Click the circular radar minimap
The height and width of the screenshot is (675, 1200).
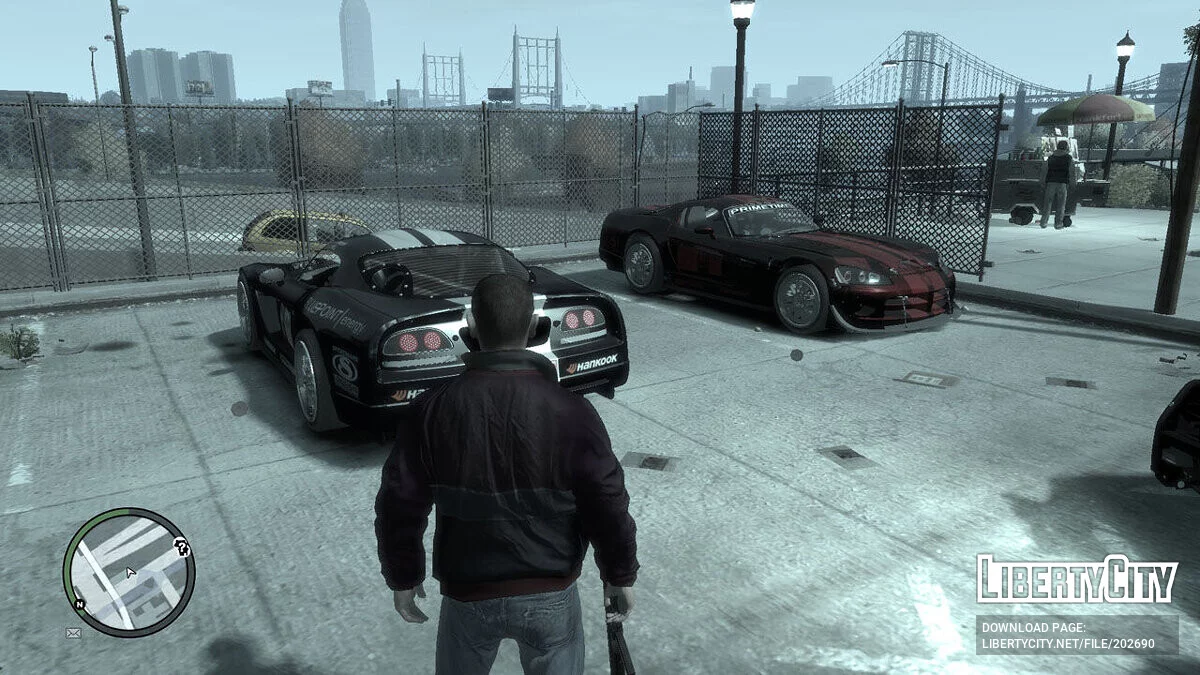(x=129, y=572)
